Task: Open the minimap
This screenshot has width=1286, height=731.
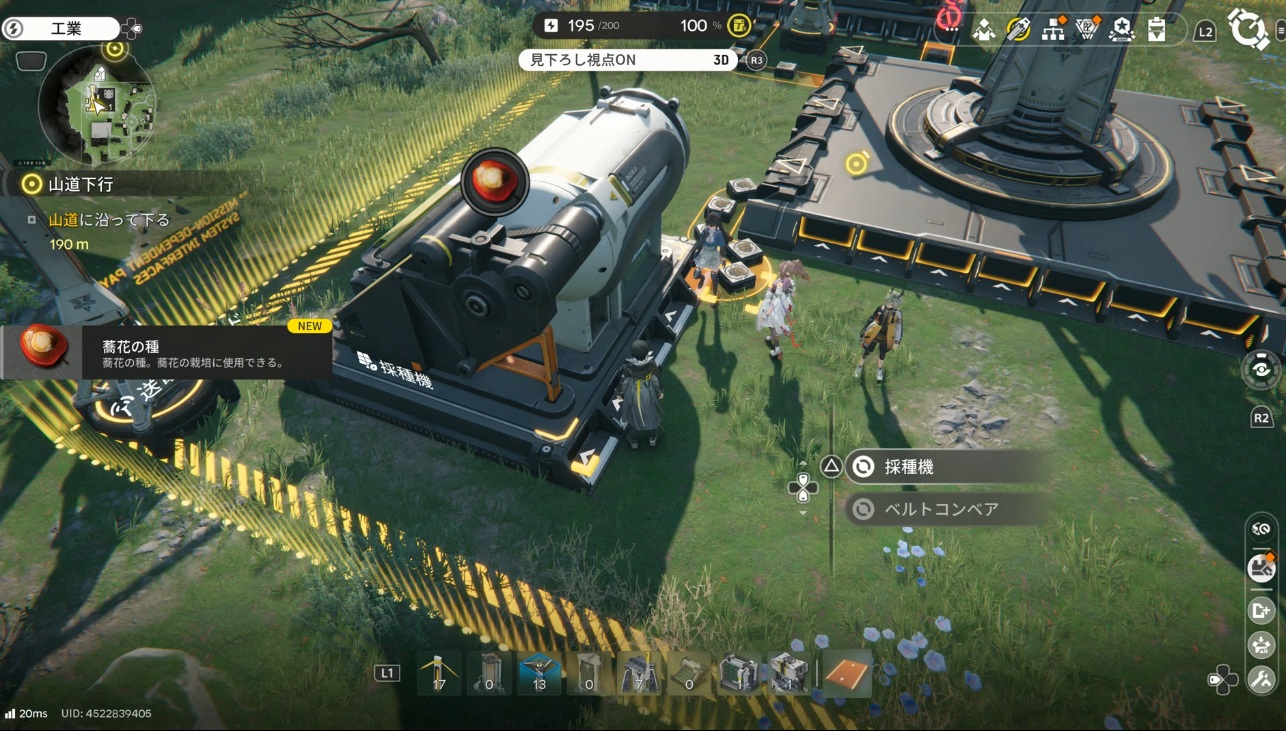Action: click(x=96, y=106)
